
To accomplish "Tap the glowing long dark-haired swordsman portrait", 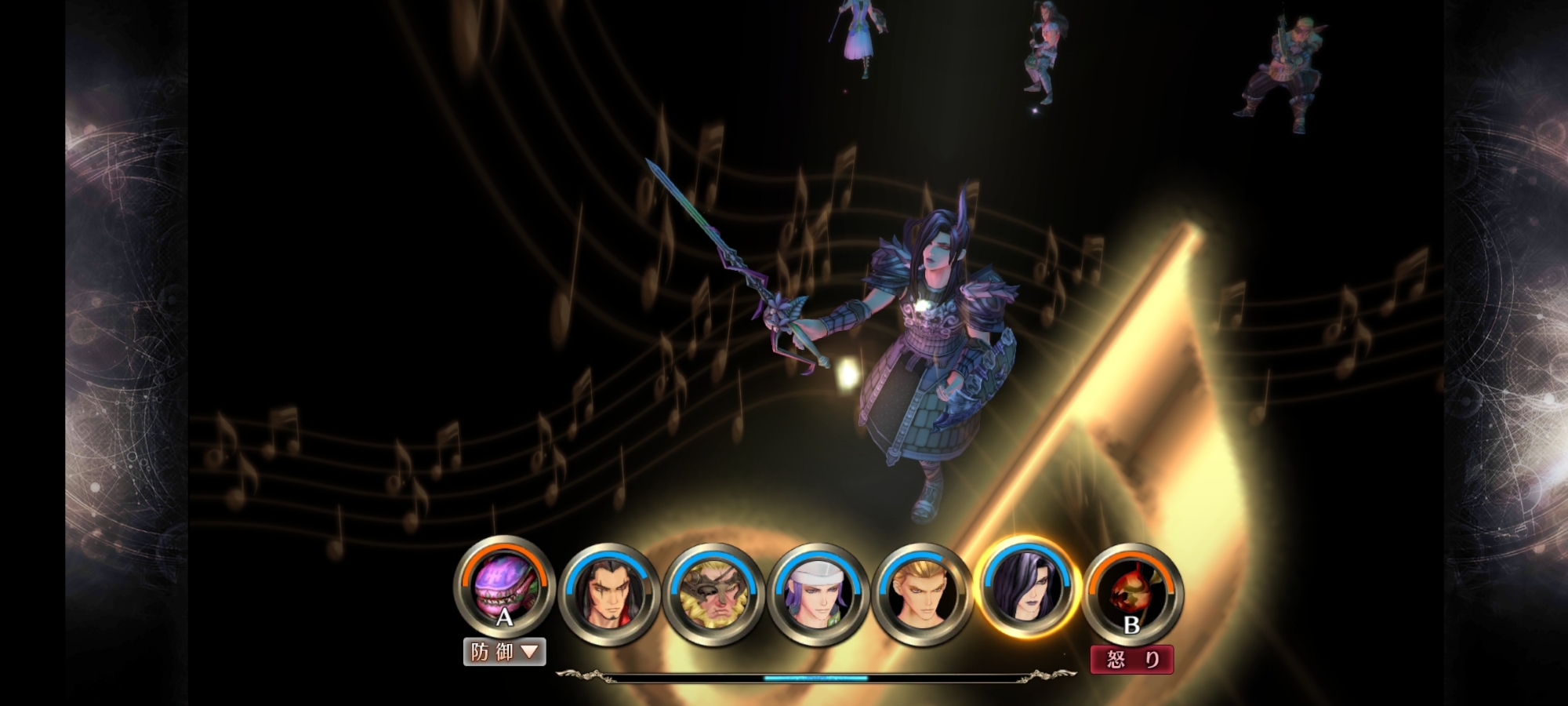I will click(1026, 588).
